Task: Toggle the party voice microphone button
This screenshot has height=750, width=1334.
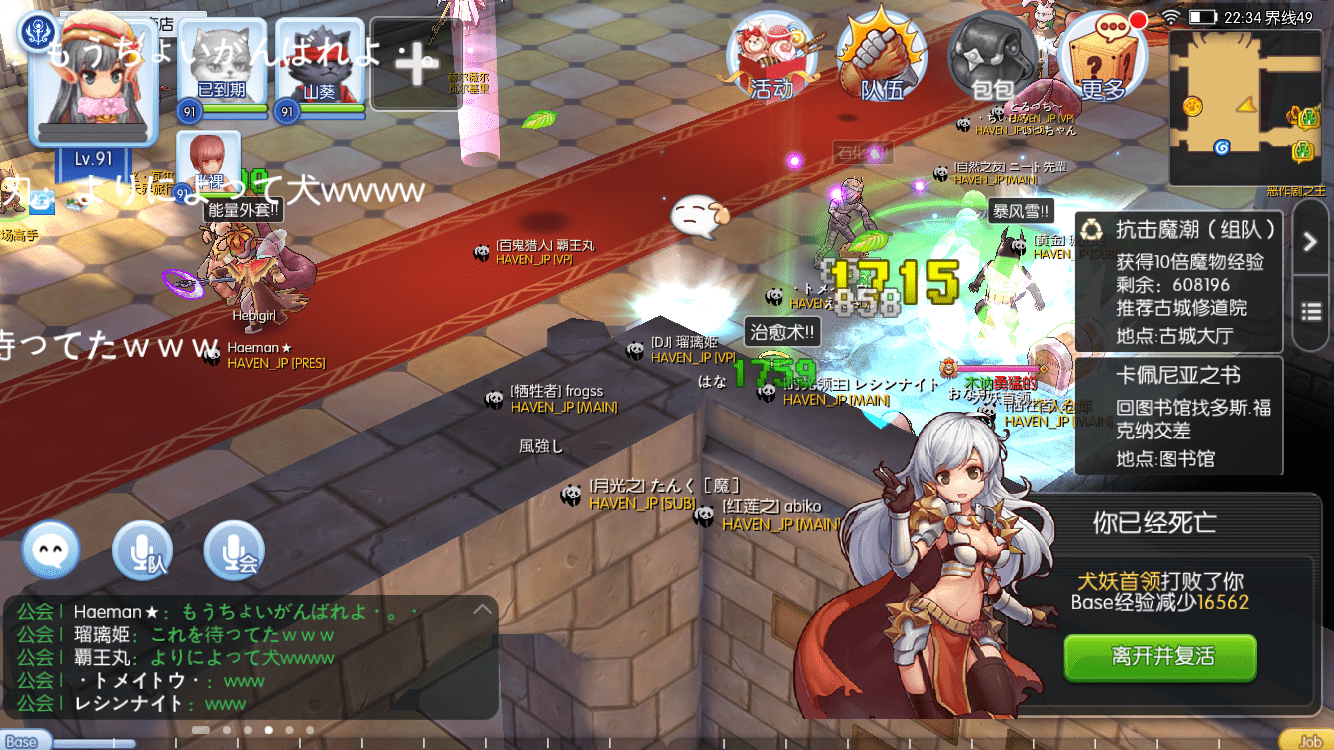Action: pos(142,550)
